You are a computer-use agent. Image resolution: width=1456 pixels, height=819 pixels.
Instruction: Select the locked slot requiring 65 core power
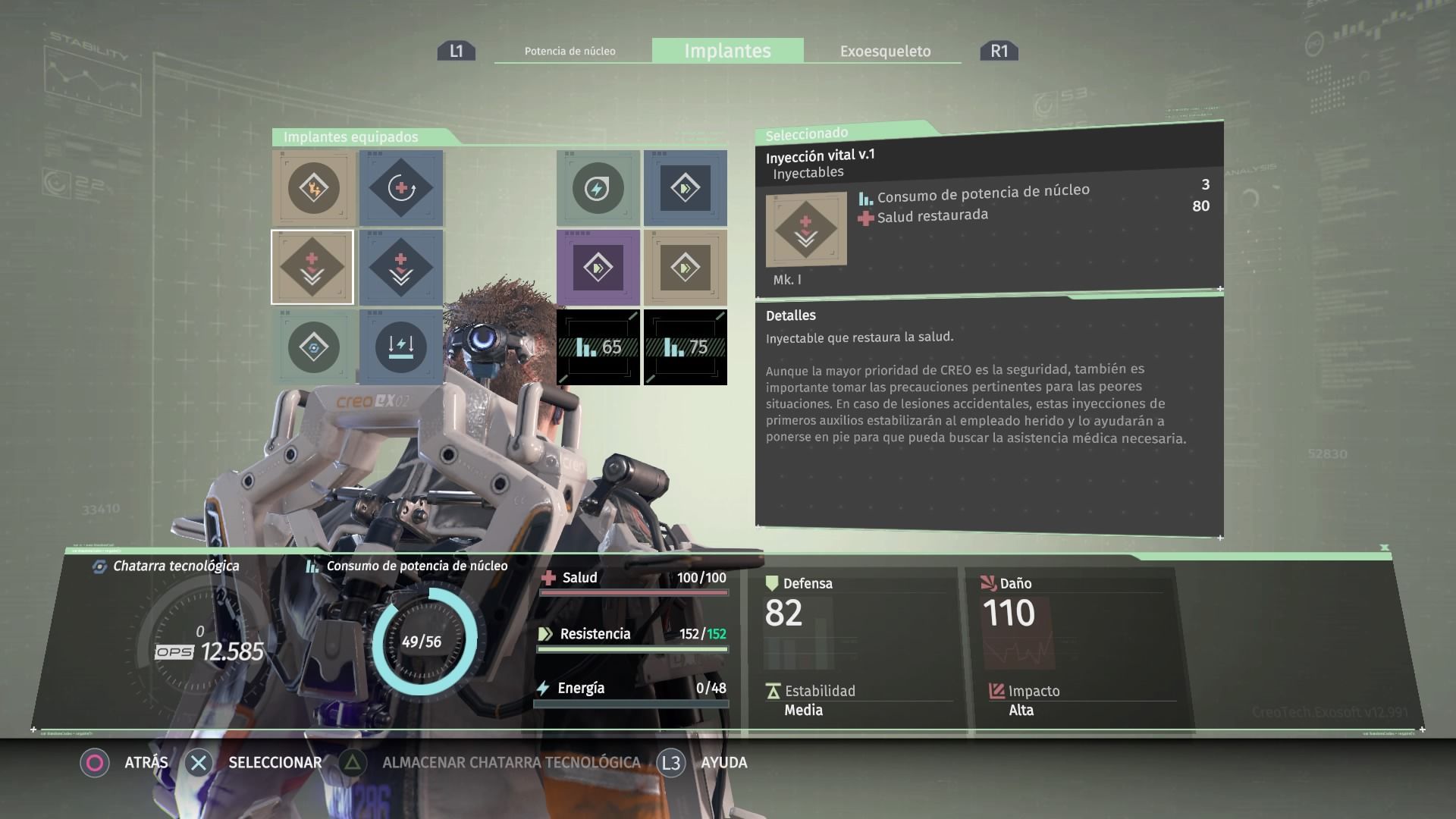[598, 347]
